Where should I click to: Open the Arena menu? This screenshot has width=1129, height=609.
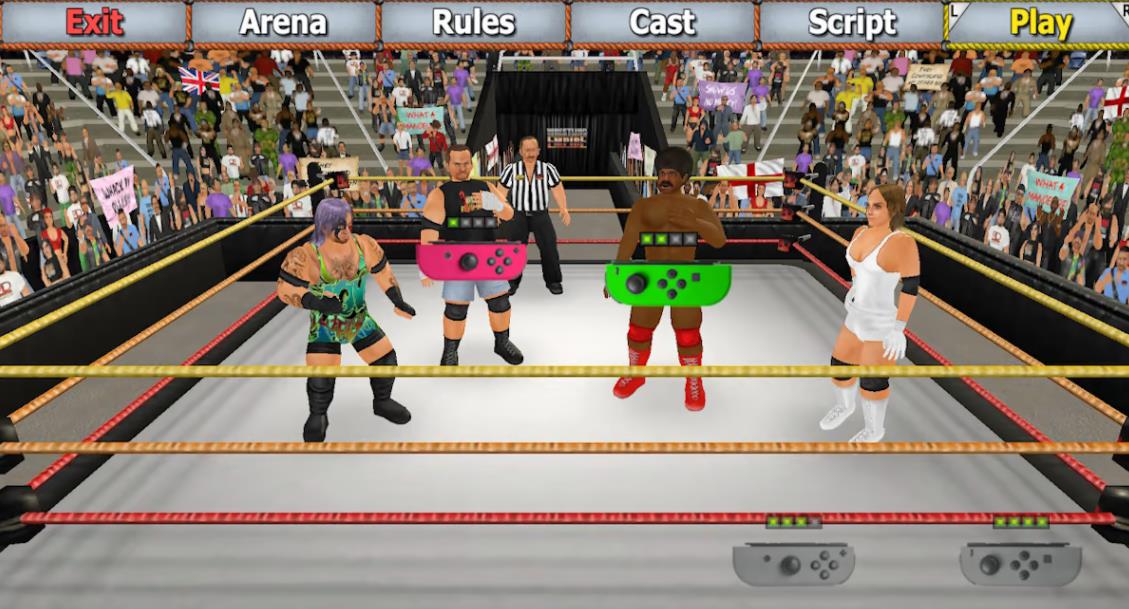point(283,22)
